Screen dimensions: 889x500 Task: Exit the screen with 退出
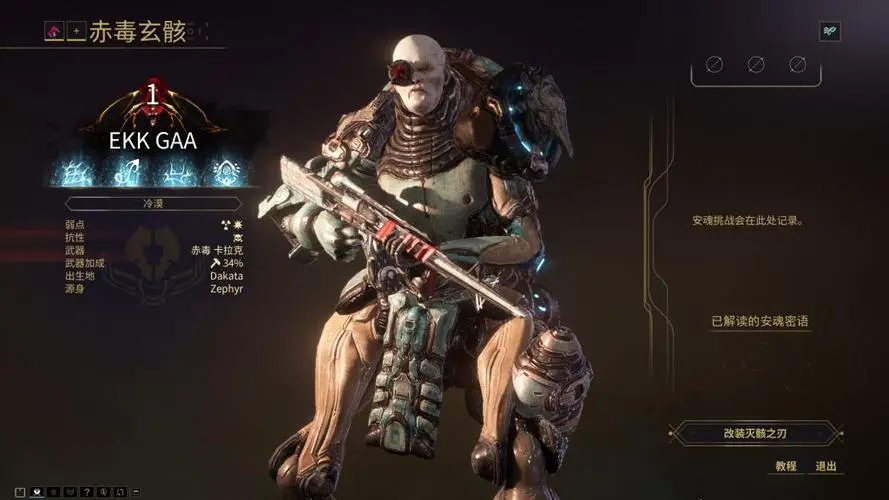tap(825, 466)
